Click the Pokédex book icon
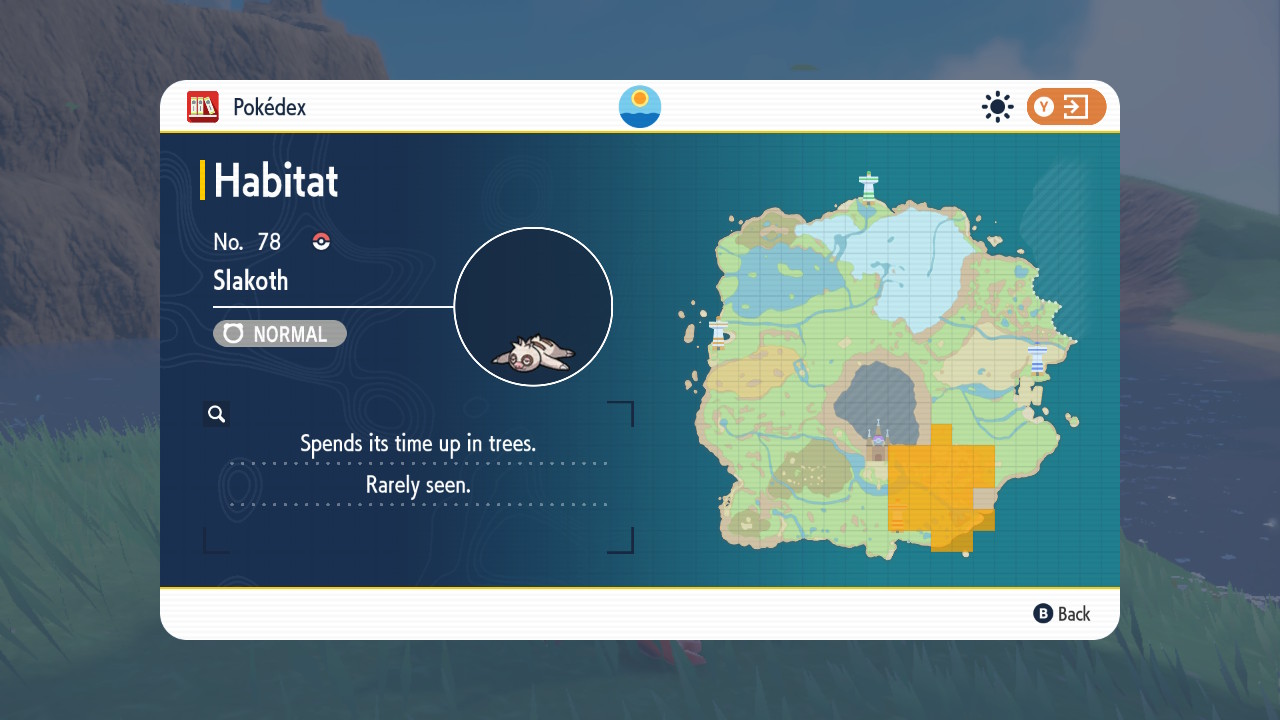 point(203,107)
